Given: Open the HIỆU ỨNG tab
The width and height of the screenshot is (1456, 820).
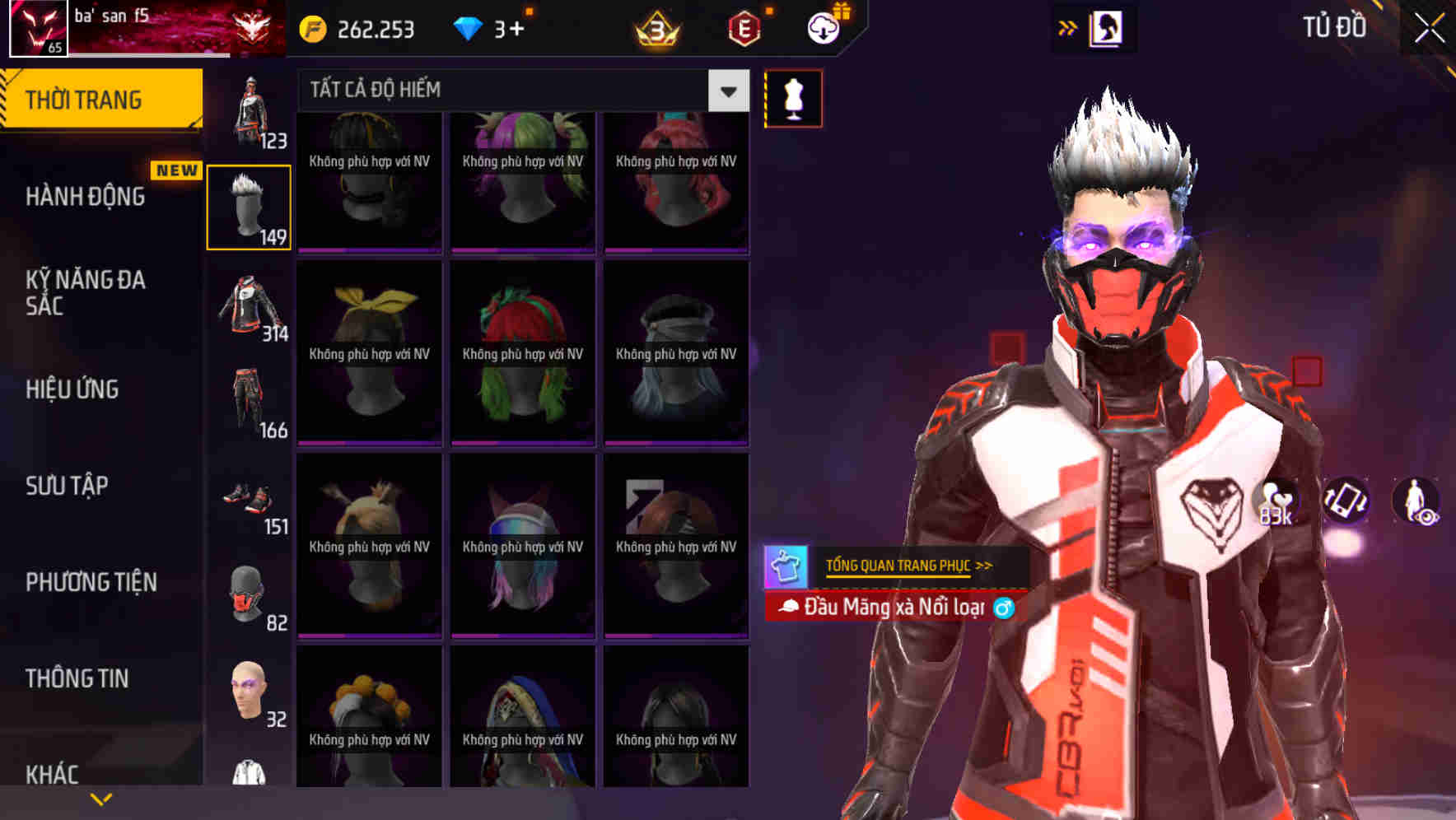Looking at the screenshot, I should tap(74, 389).
